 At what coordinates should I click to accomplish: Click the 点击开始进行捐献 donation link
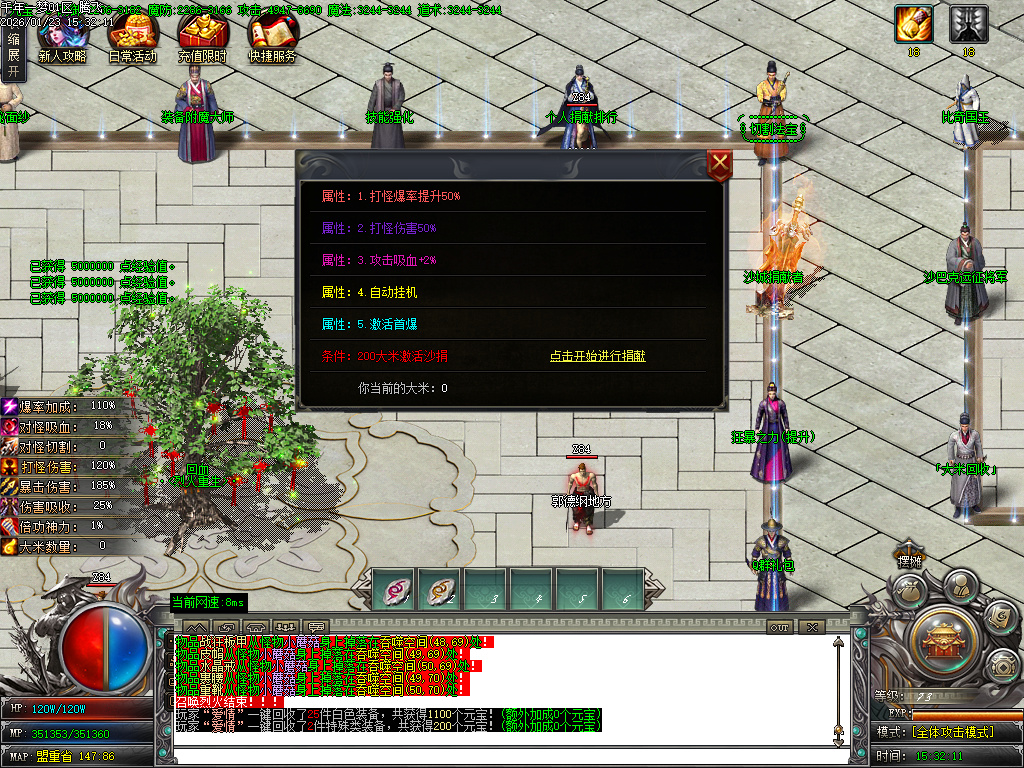pyautogui.click(x=597, y=356)
